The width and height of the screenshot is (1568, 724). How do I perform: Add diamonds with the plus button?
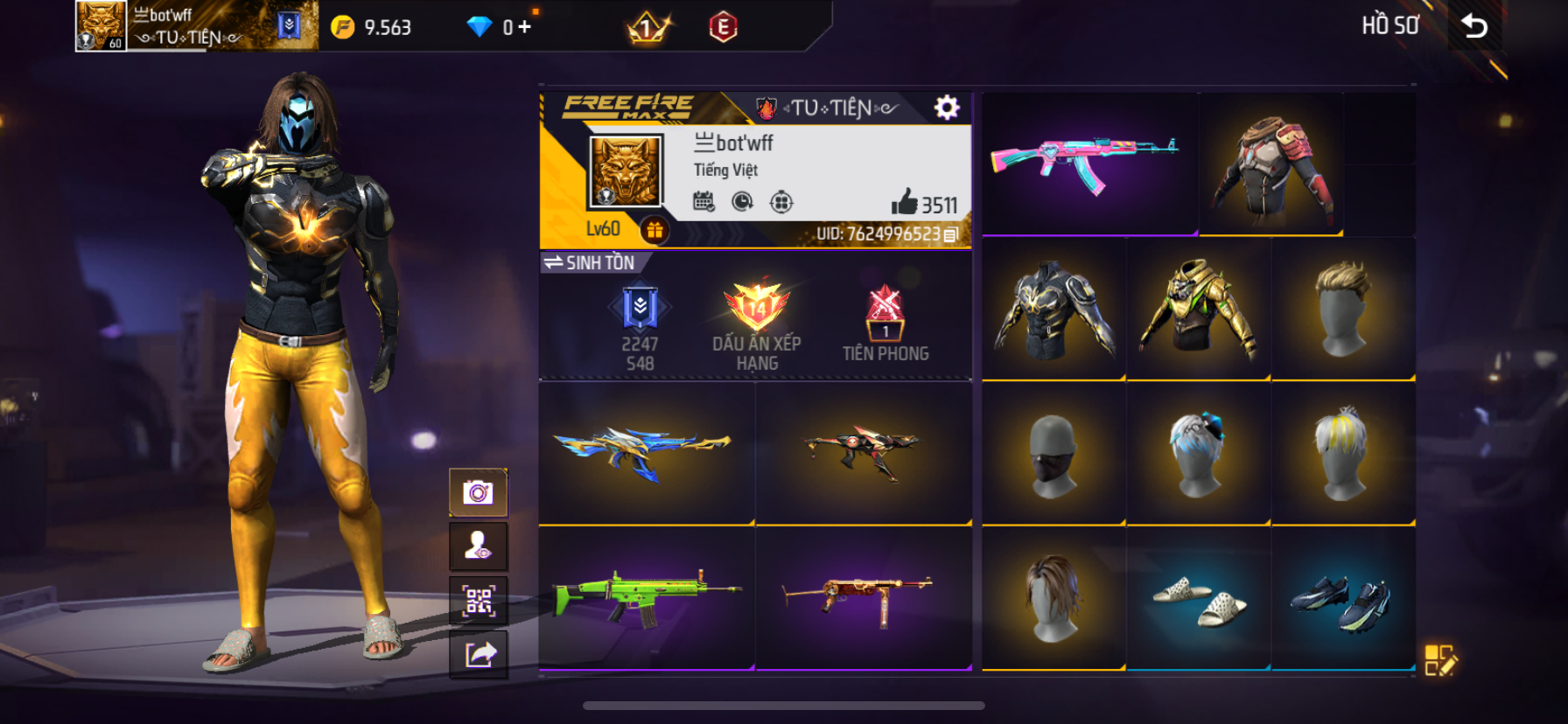[524, 27]
